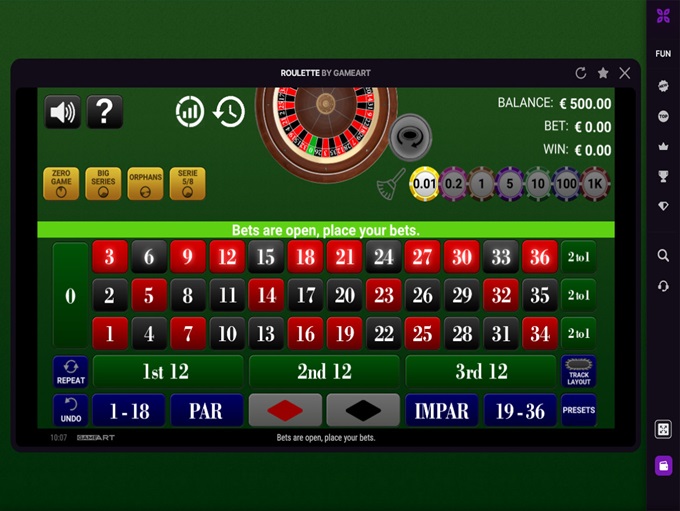Pick the 100 chip

(x=567, y=183)
